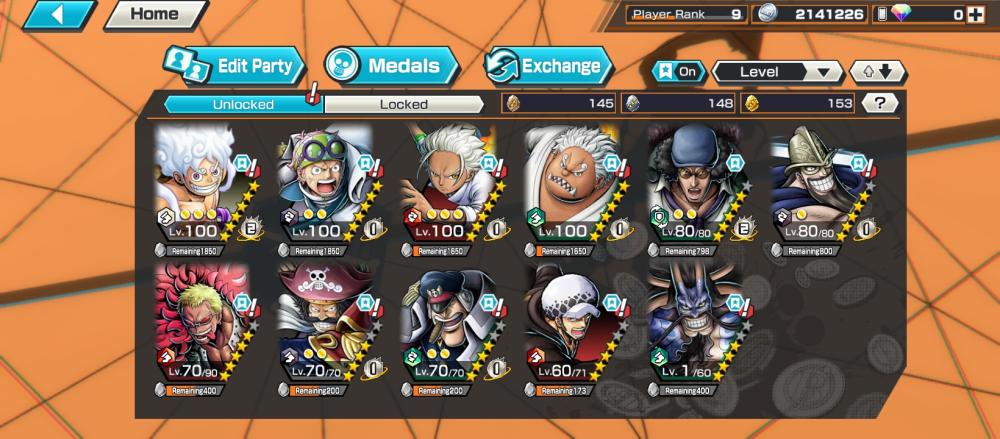1000x439 pixels.
Task: Open the Medals menu
Action: click(391, 67)
